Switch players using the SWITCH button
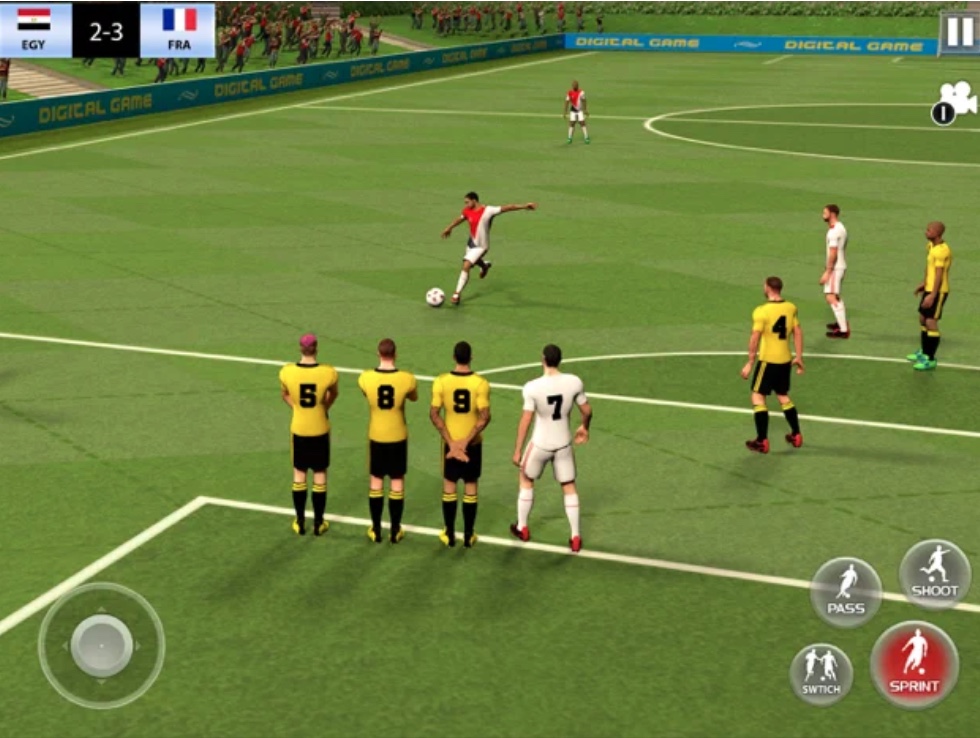 pos(821,674)
